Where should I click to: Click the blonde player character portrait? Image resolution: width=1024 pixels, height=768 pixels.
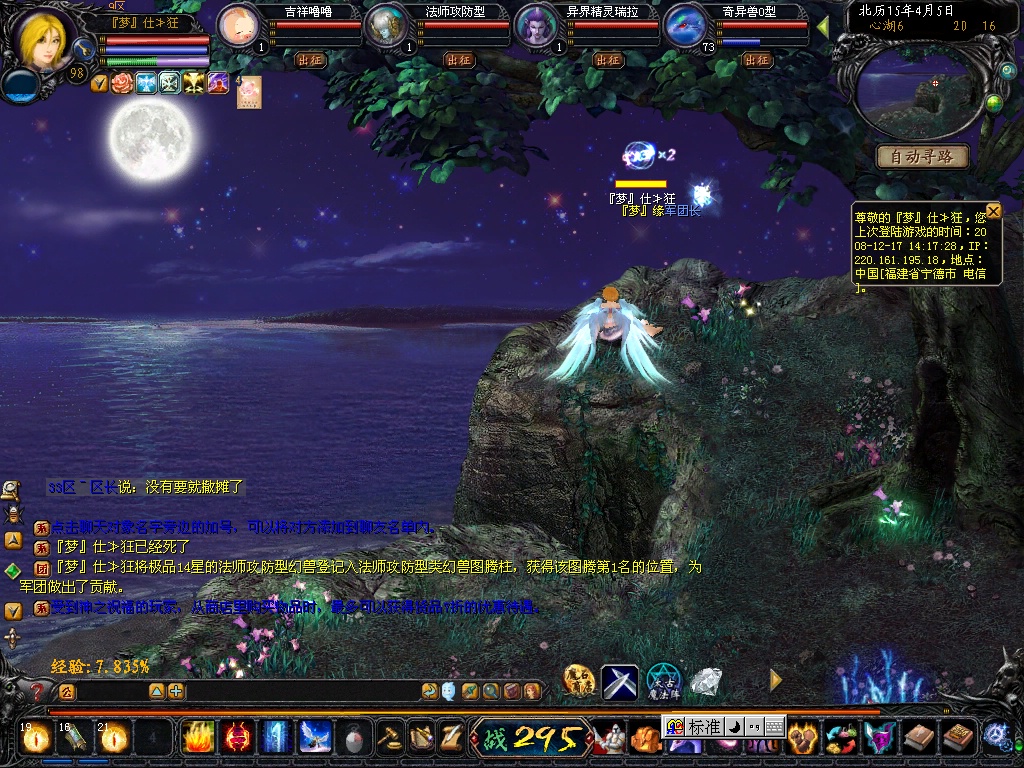[44, 36]
